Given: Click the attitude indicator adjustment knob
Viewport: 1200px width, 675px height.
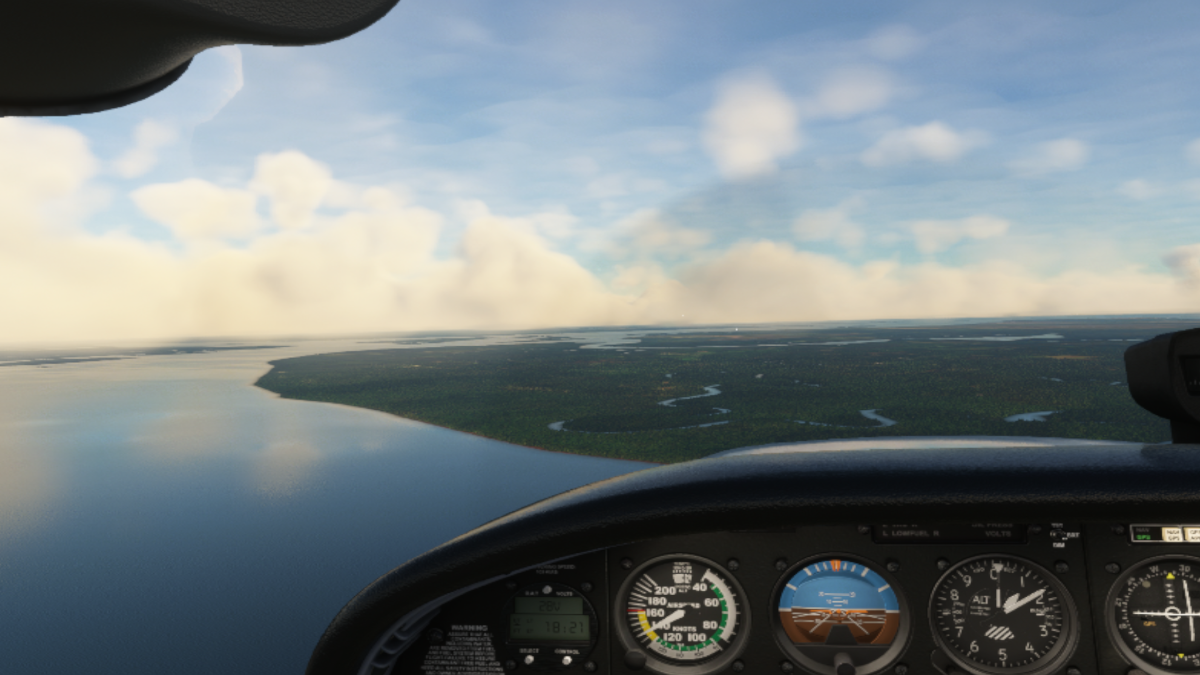Looking at the screenshot, I should click(x=843, y=662).
